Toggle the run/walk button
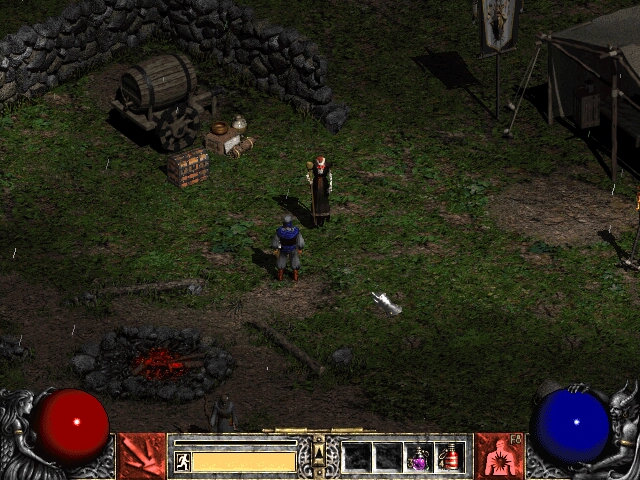The height and width of the screenshot is (480, 640). tap(182, 461)
